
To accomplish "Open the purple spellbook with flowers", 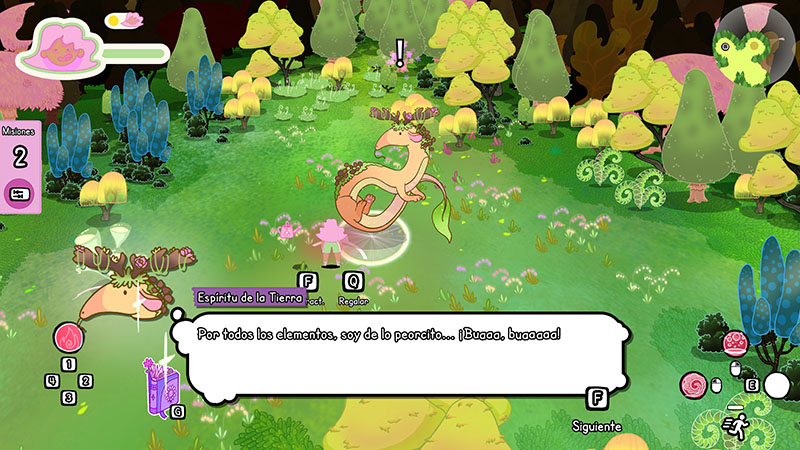I will [x=160, y=385].
